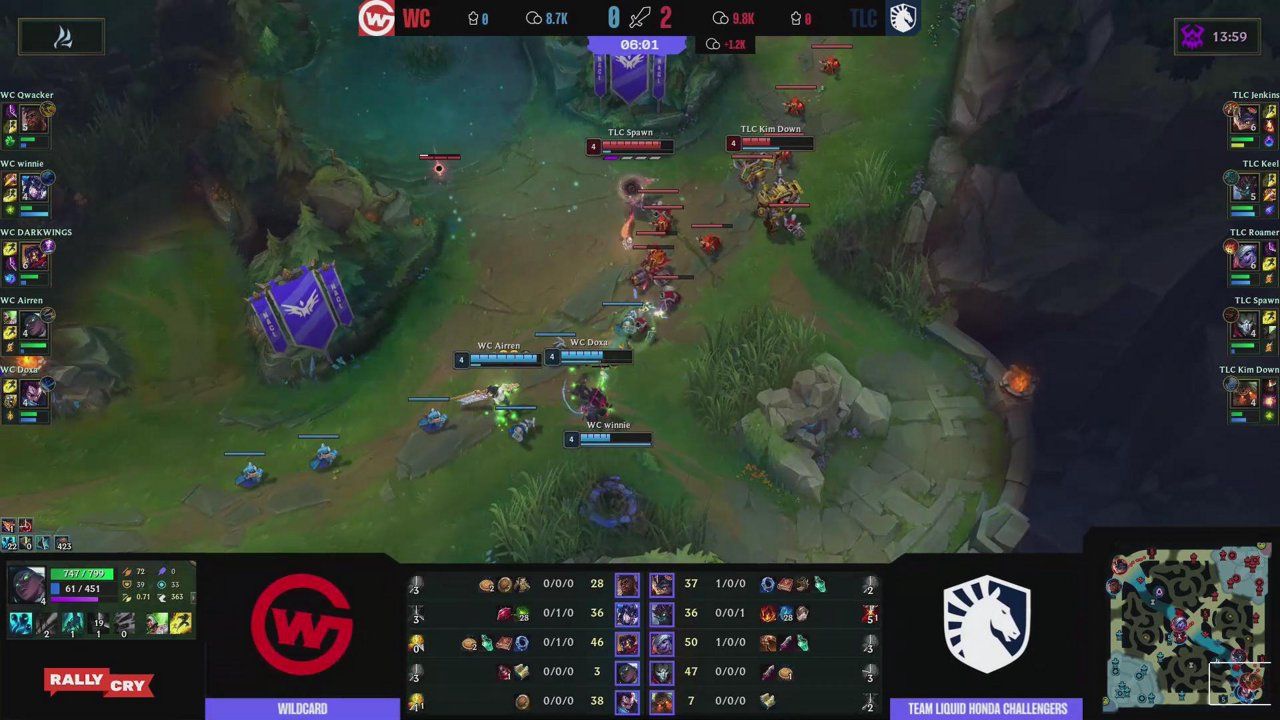Click the gold icon showing 8.7K for WC
The width and height of the screenshot is (1280, 720).
coord(533,18)
